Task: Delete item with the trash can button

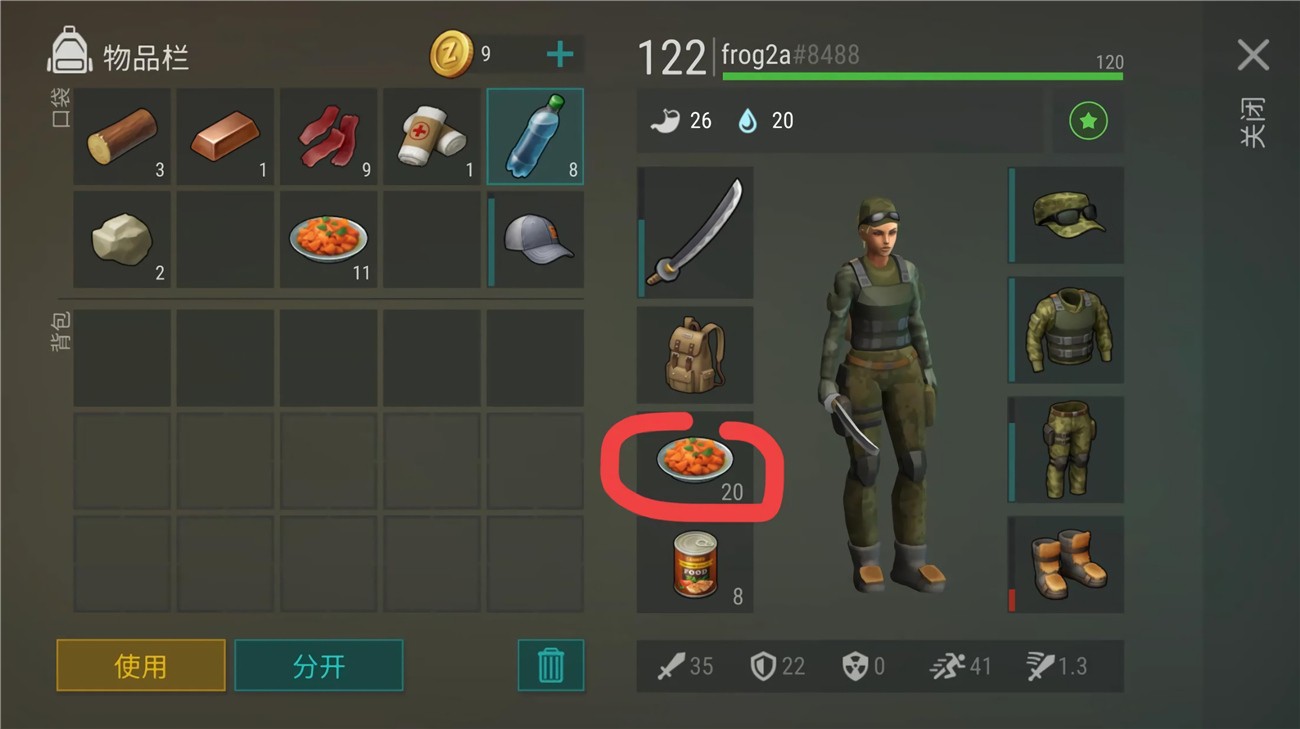Action: point(550,665)
